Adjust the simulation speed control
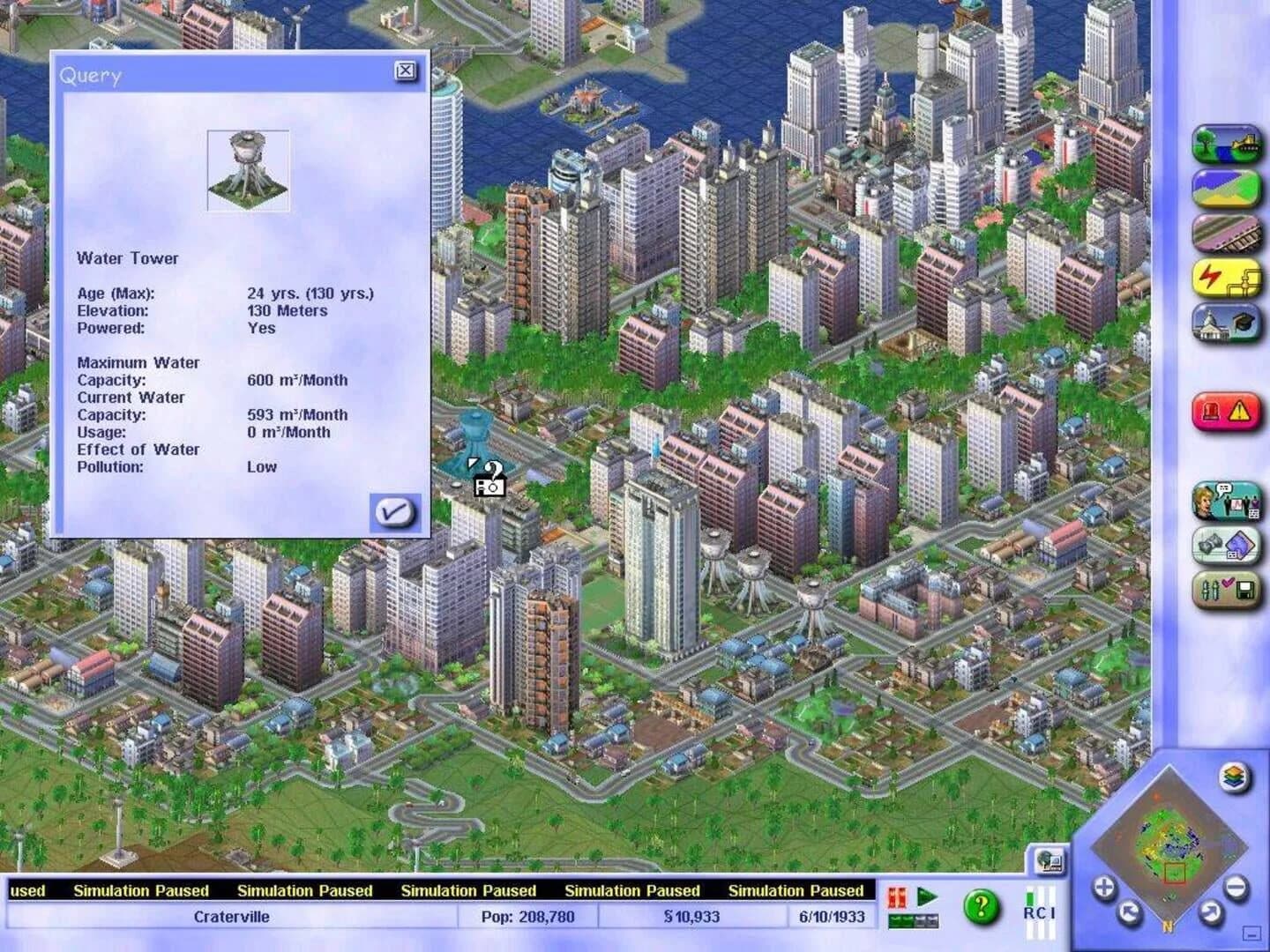Screen dimensions: 1270x952 [914, 920]
